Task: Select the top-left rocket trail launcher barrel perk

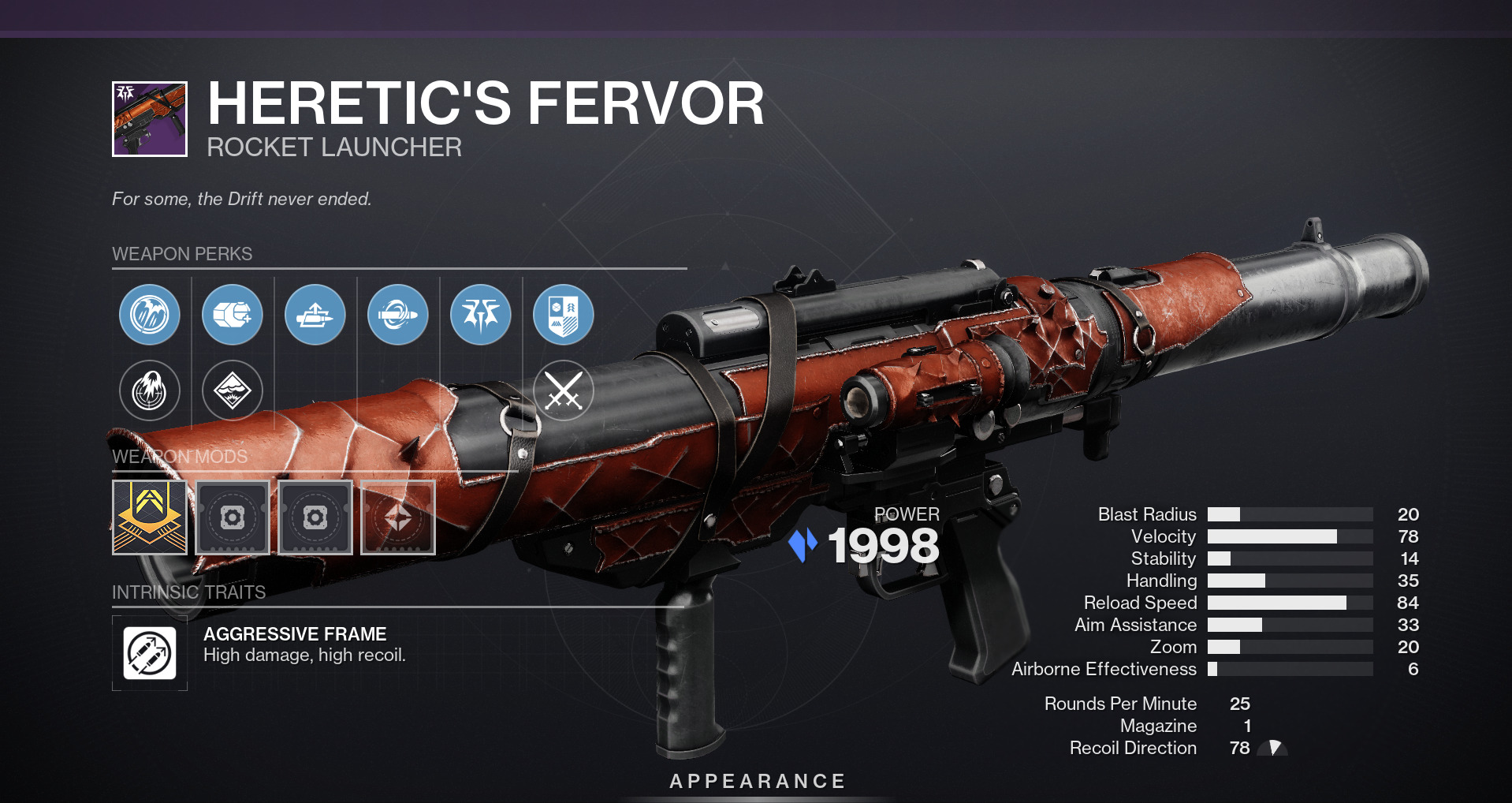Action: (x=150, y=315)
